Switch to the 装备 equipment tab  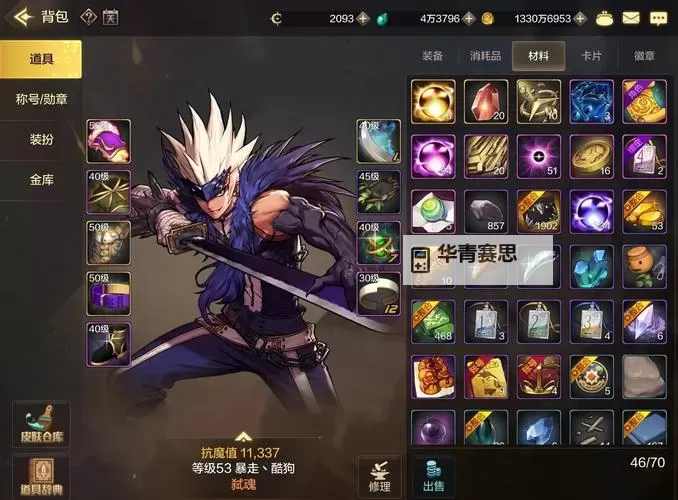click(x=433, y=56)
